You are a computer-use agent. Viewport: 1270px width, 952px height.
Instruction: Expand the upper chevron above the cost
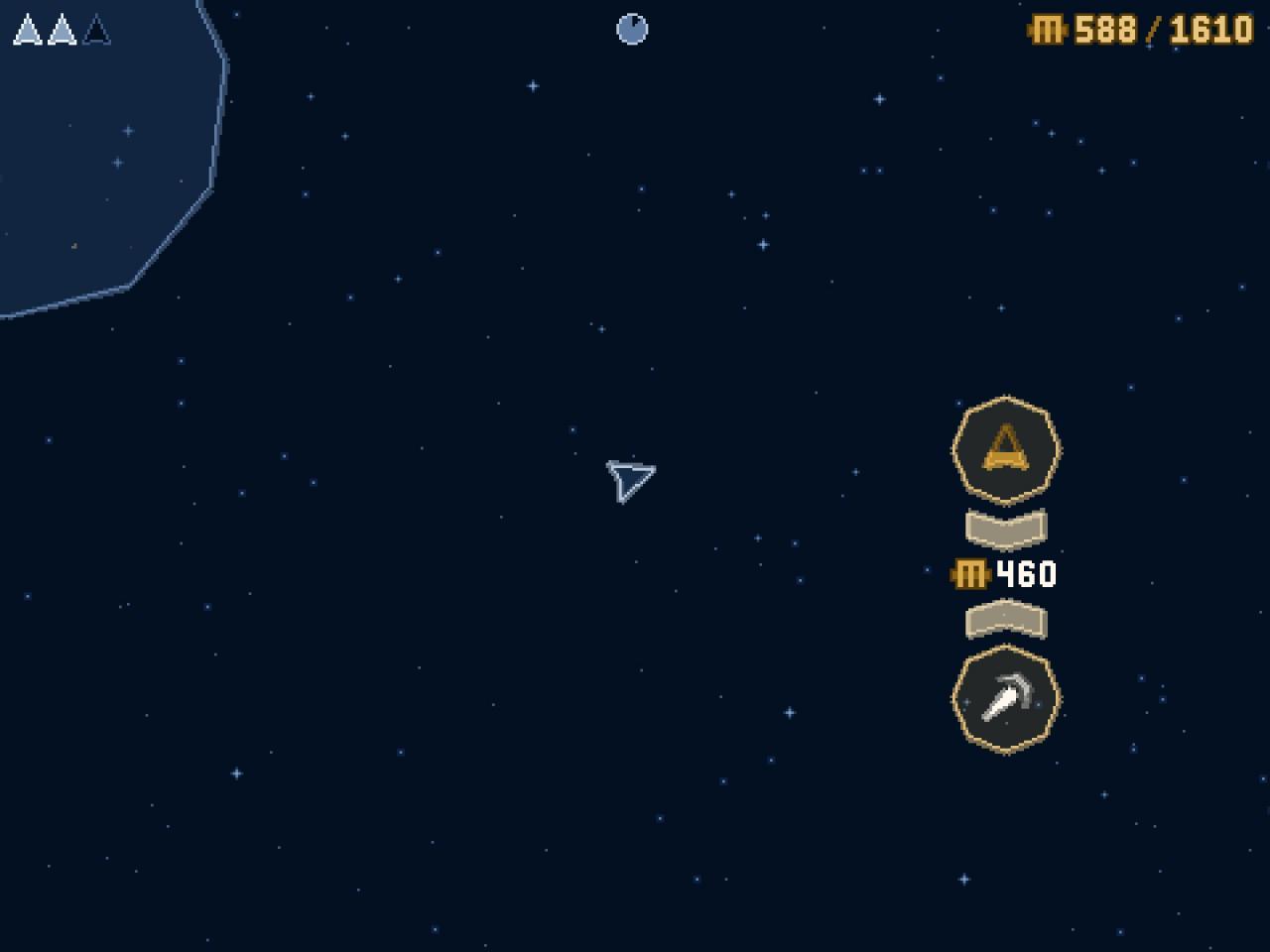[1006, 526]
